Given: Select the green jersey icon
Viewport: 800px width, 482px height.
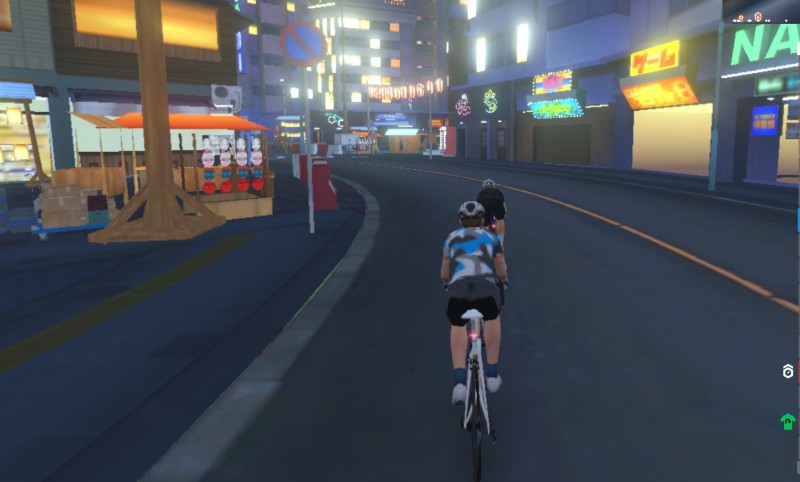Looking at the screenshot, I should (788, 421).
